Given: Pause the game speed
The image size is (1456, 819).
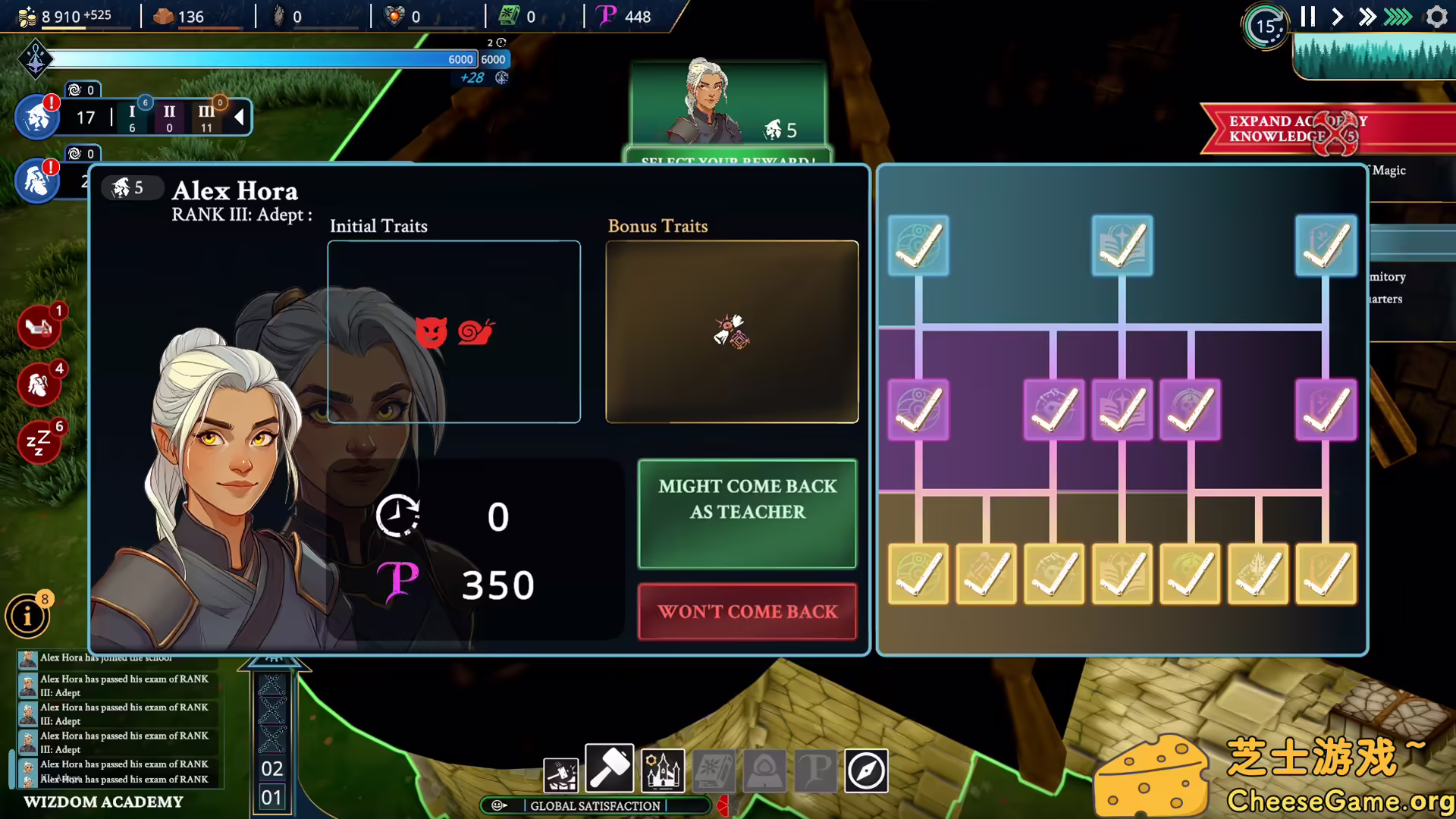Looking at the screenshot, I should 1307,17.
